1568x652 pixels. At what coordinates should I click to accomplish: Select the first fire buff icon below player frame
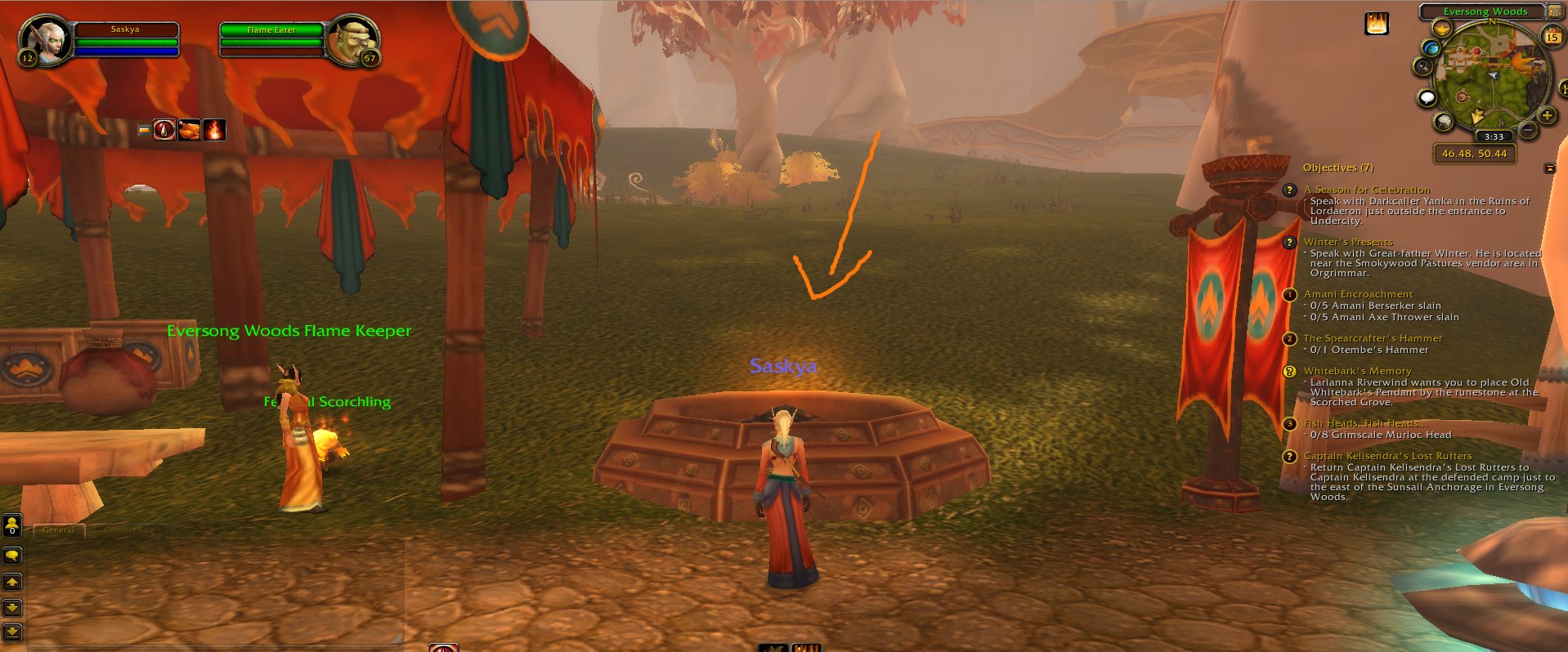click(164, 128)
